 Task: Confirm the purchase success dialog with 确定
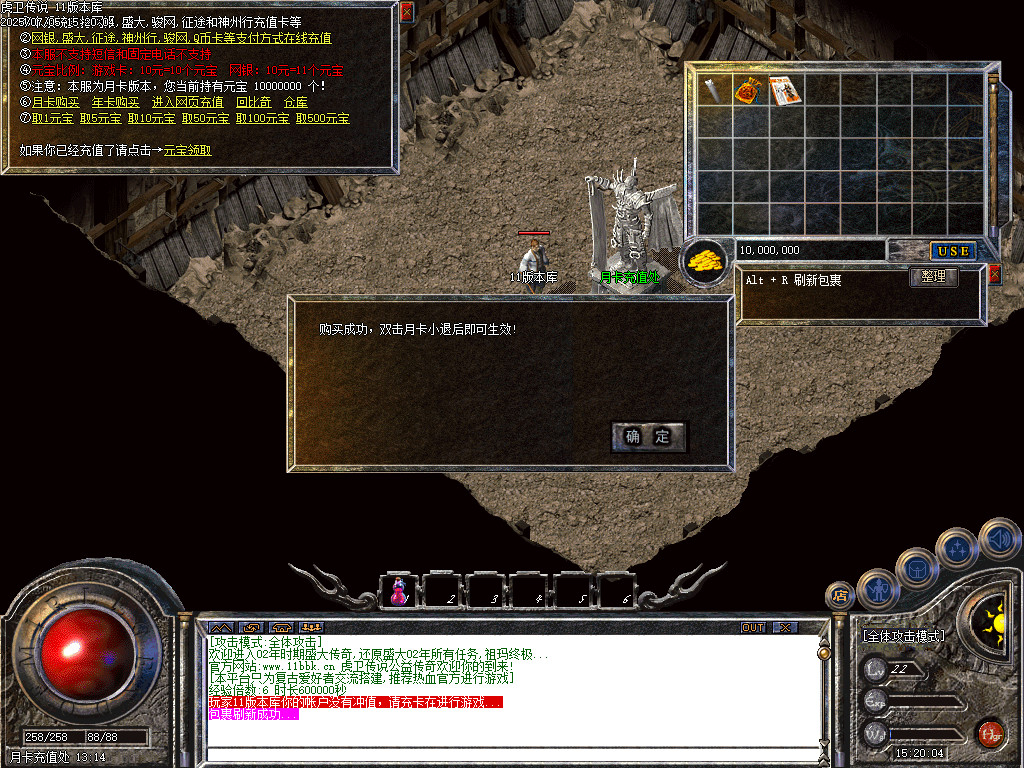pos(648,437)
